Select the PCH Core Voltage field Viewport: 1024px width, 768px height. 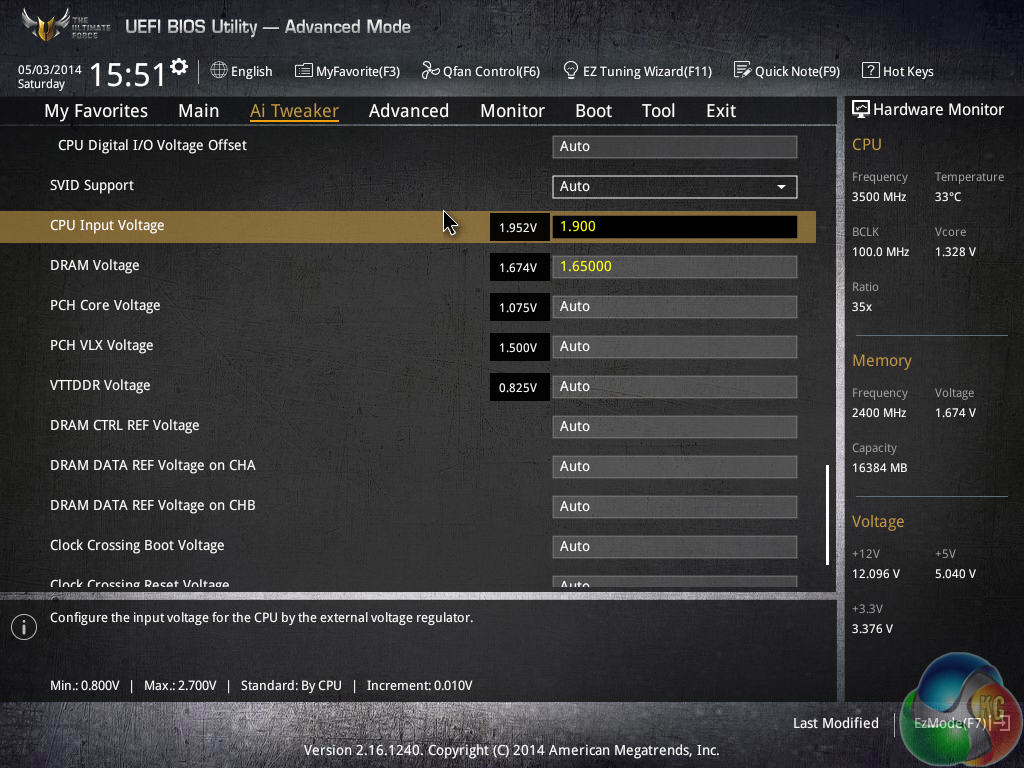674,306
